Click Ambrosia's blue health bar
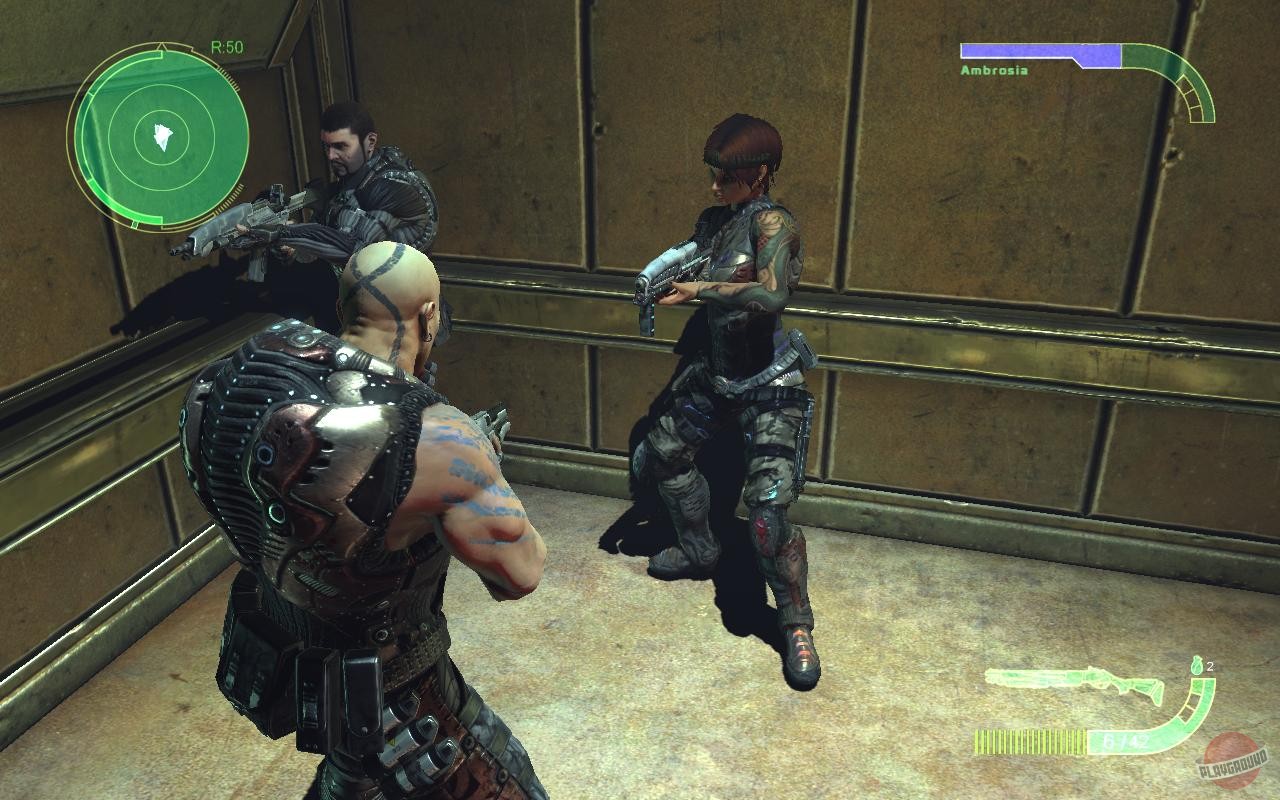Image resolution: width=1280 pixels, height=800 pixels. (1040, 49)
